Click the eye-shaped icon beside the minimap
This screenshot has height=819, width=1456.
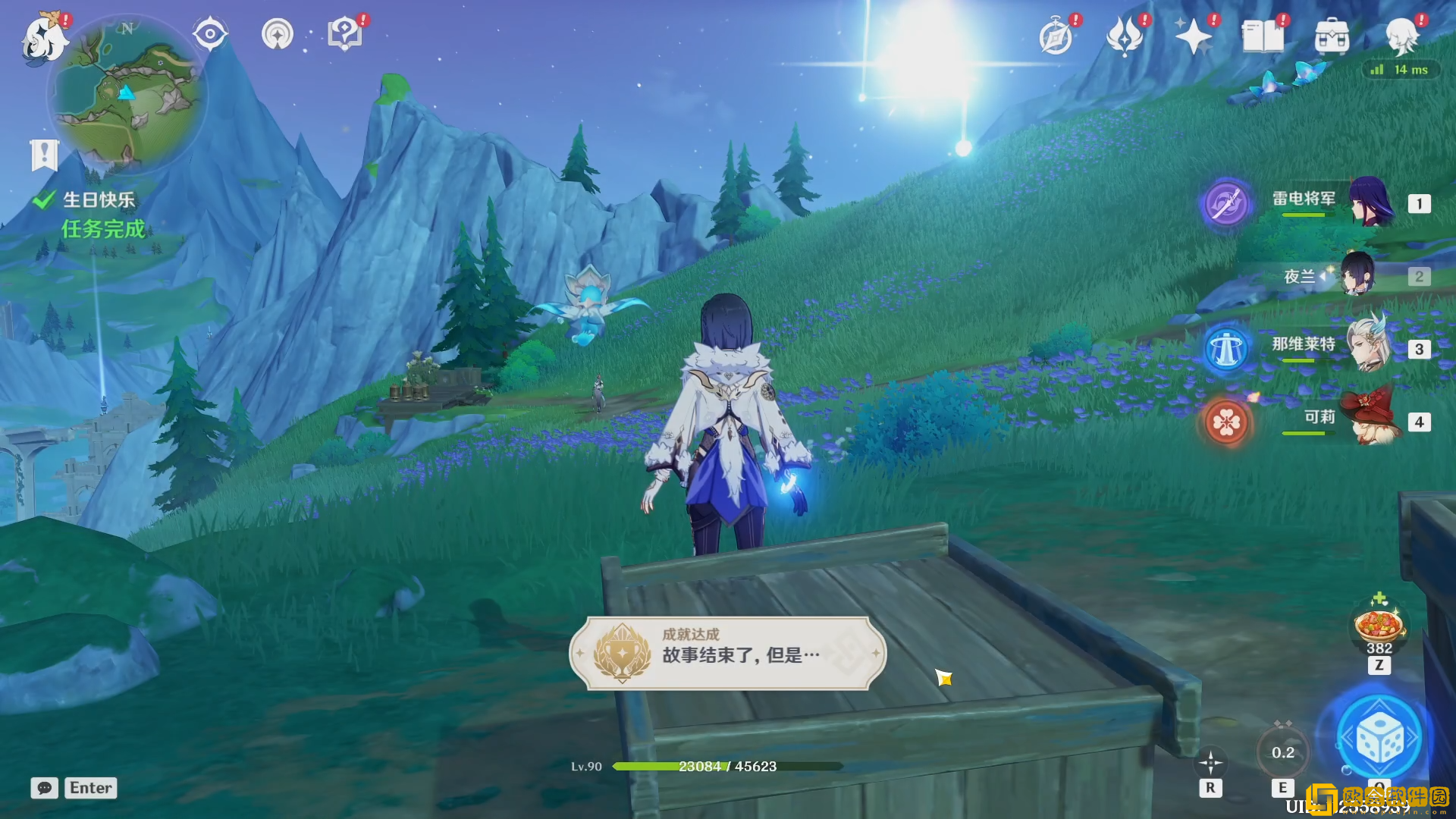pos(210,34)
